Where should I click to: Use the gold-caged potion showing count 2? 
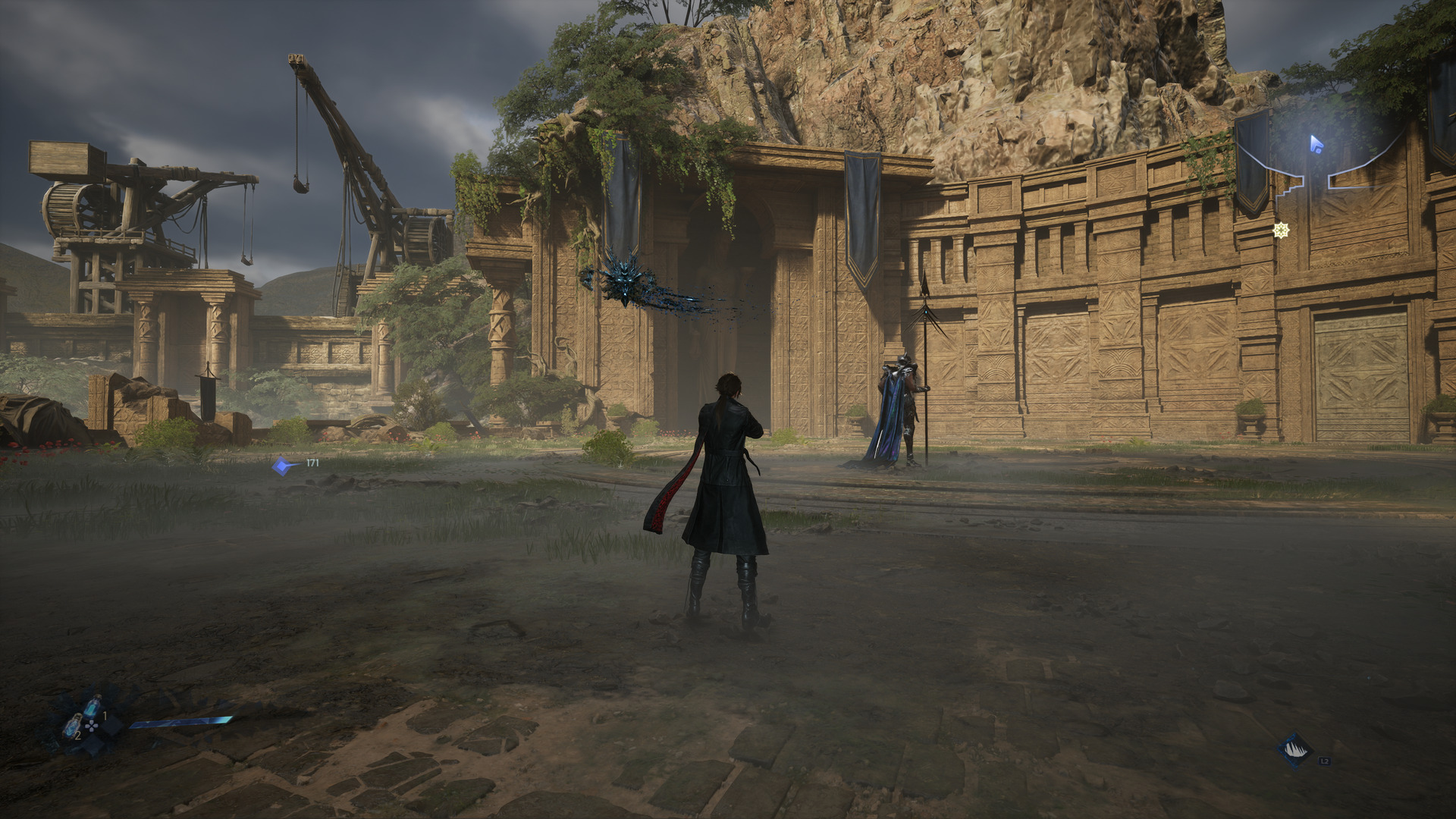click(x=73, y=728)
